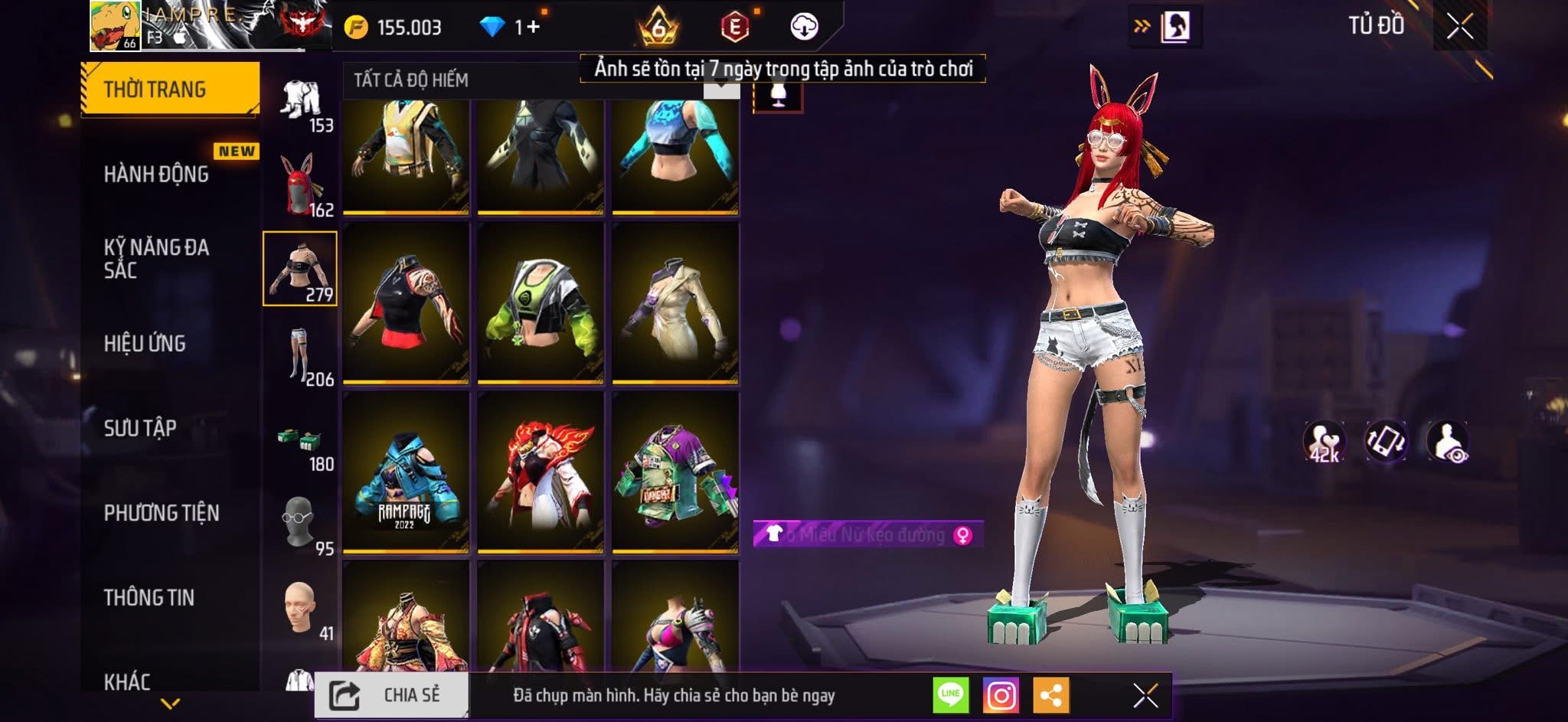Image resolution: width=1568 pixels, height=722 pixels.
Task: Share the screenshot to LINE
Action: [x=950, y=695]
